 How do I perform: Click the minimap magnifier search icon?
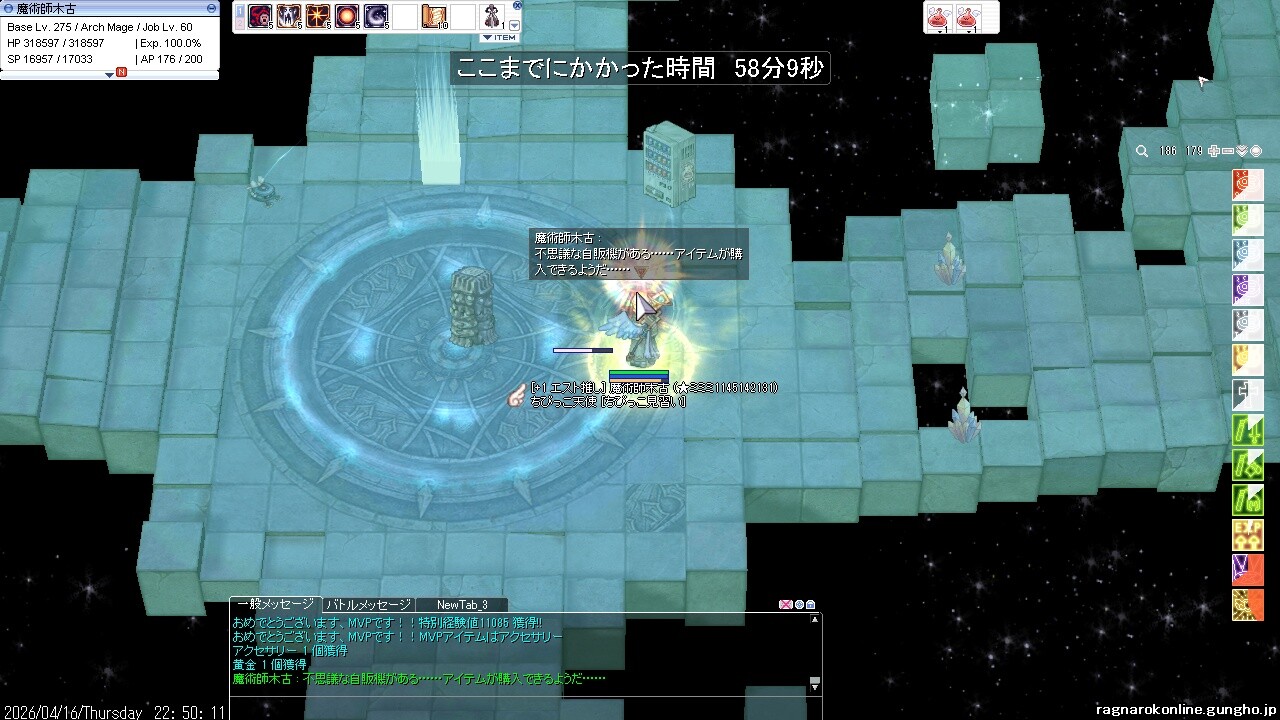[x=1141, y=151]
